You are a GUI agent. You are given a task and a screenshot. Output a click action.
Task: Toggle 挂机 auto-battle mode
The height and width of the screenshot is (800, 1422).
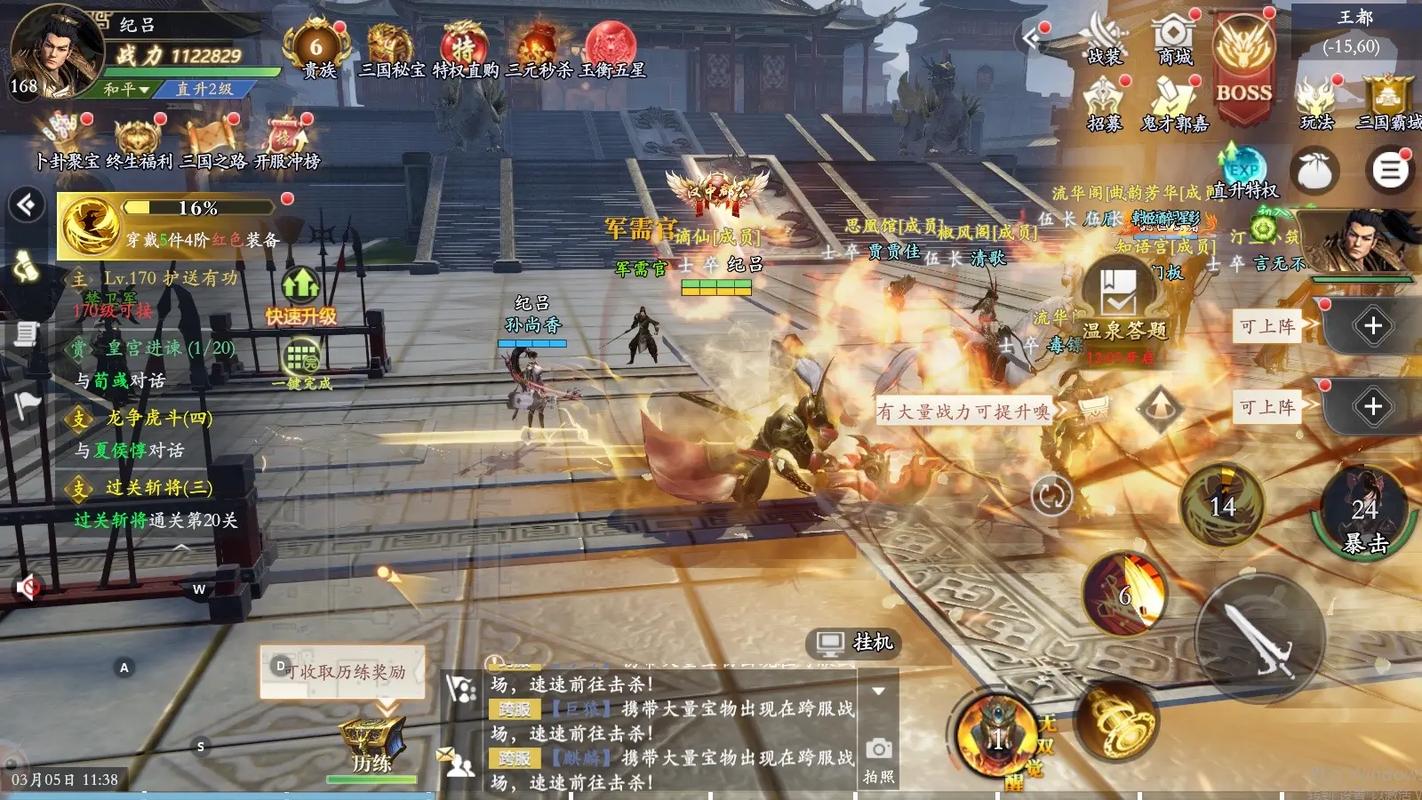click(x=855, y=643)
